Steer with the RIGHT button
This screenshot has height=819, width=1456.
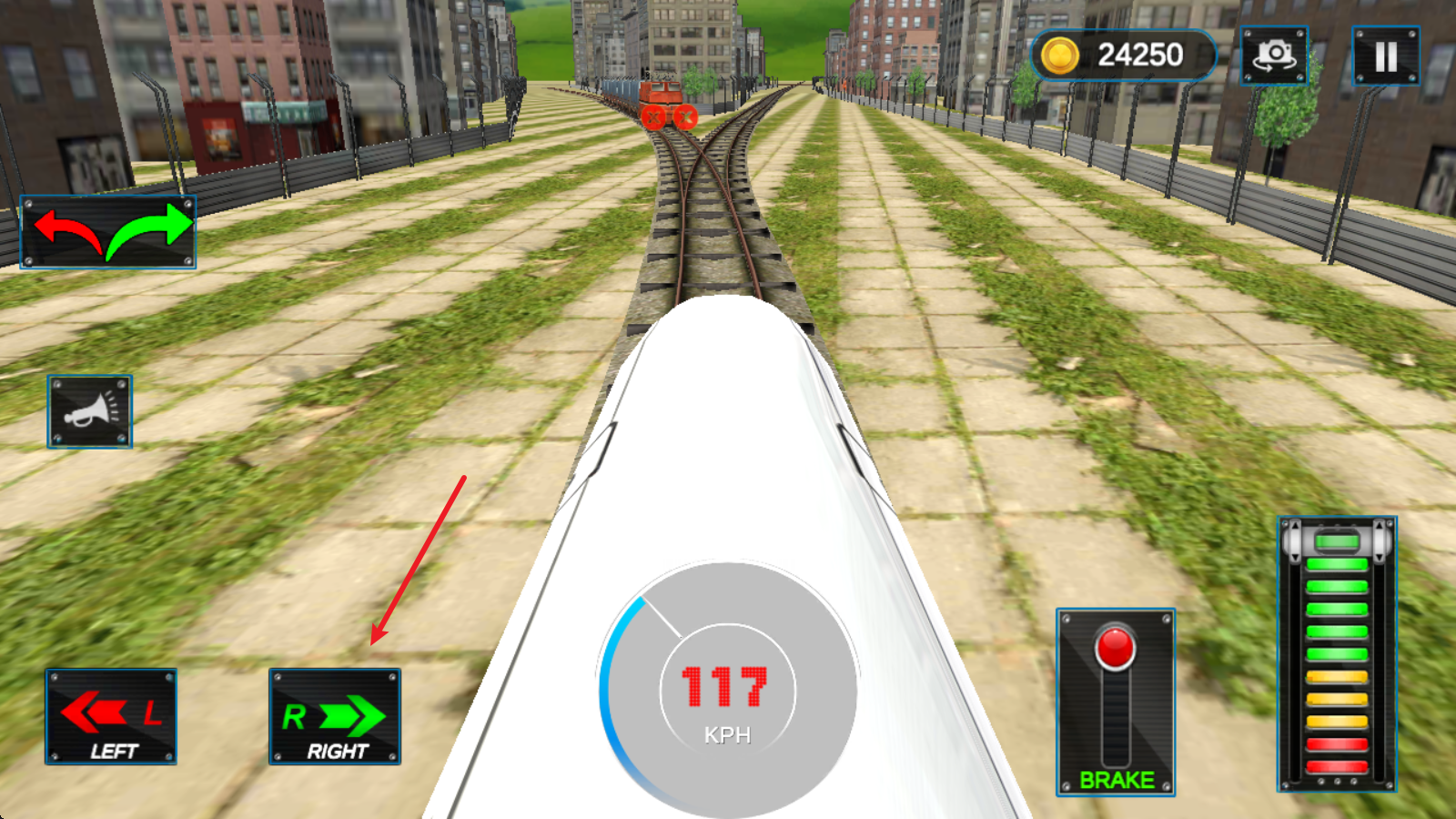335,717
